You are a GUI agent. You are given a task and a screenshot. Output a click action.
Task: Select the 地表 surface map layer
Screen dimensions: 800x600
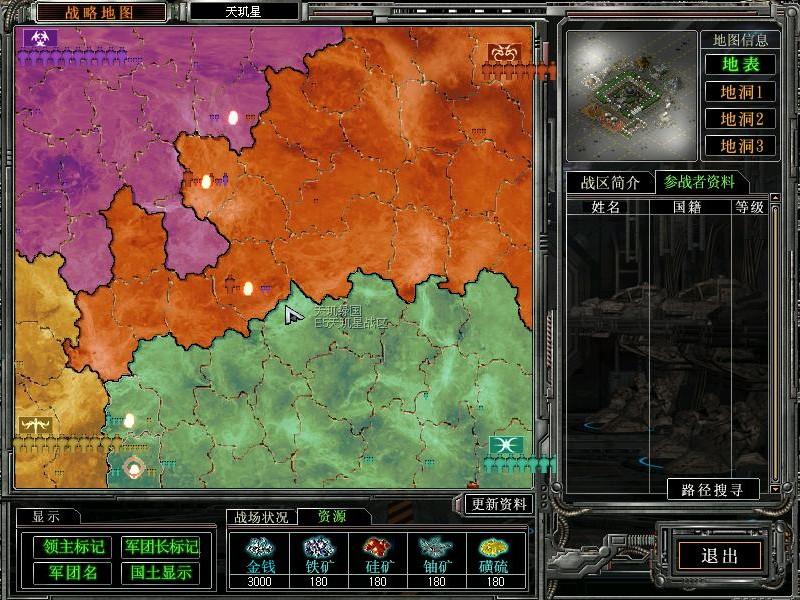[x=742, y=65]
